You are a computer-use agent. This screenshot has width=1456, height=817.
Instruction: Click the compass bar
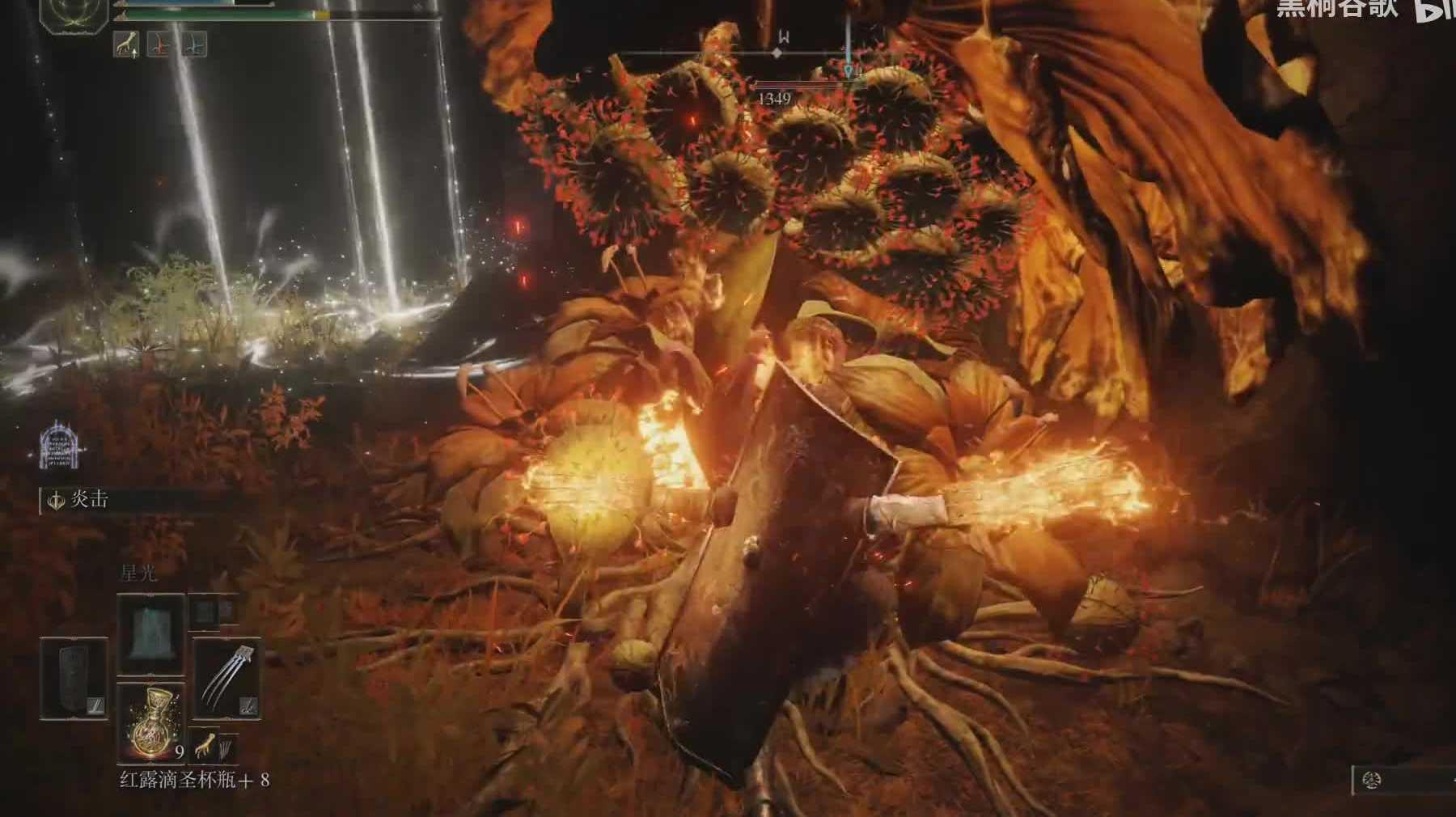coord(777,52)
